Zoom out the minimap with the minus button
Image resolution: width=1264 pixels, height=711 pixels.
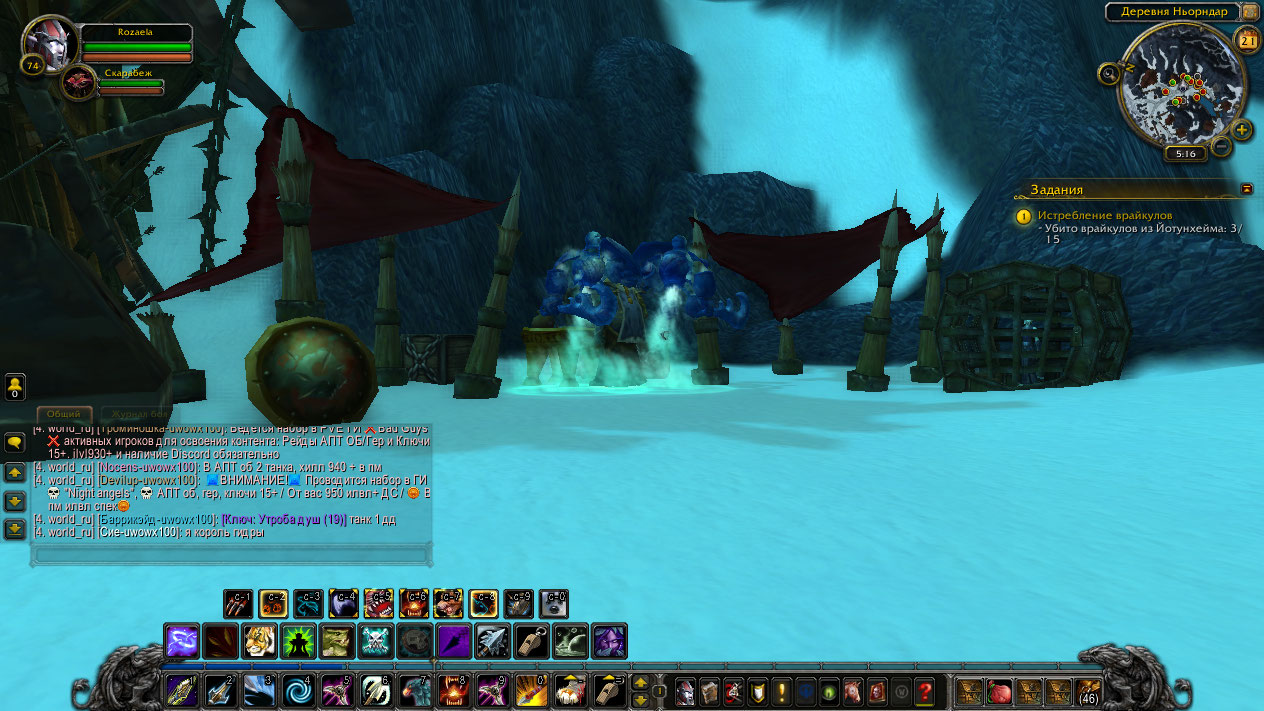coord(1221,146)
